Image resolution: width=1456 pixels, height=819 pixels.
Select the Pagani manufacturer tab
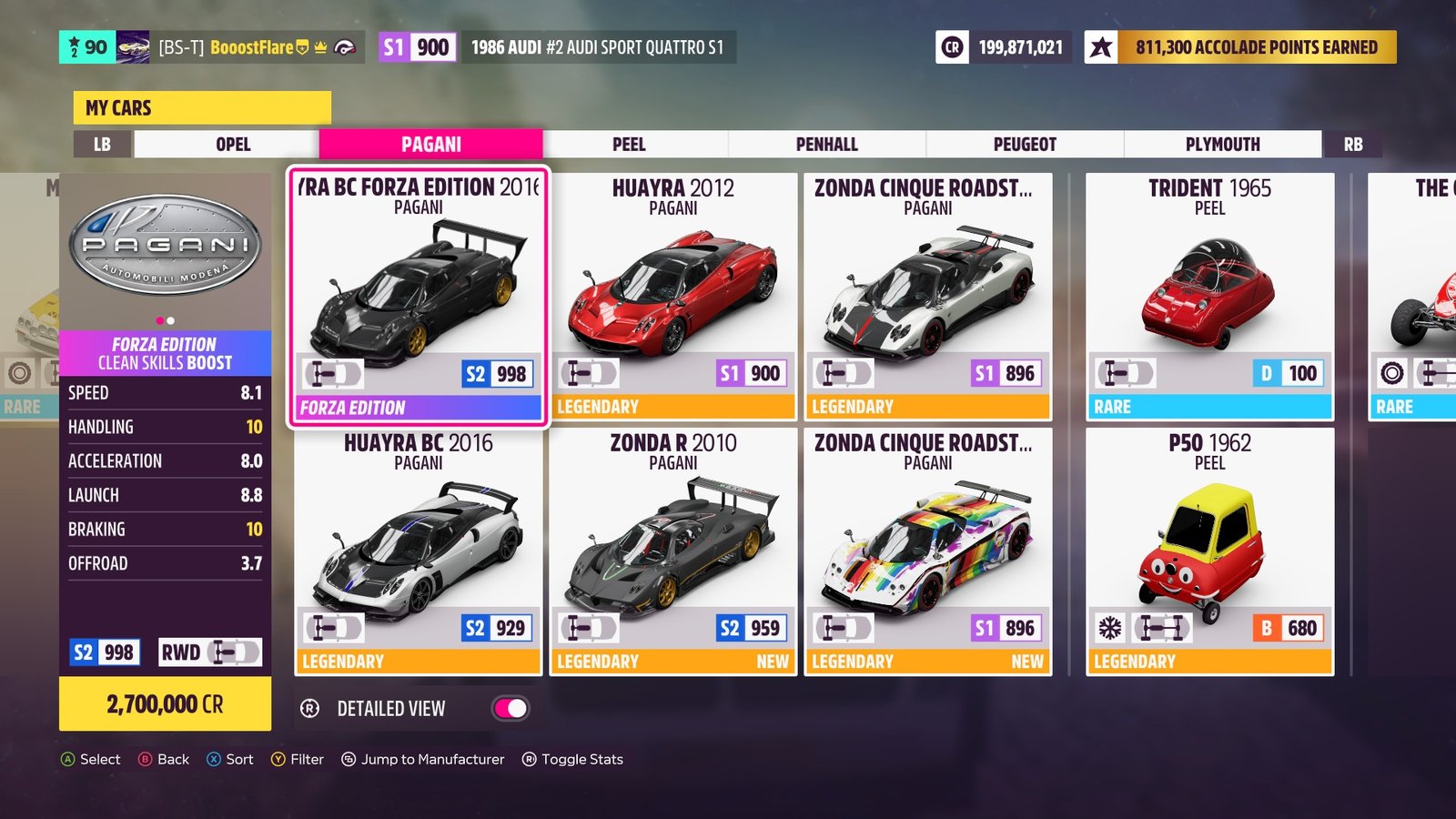tap(430, 145)
